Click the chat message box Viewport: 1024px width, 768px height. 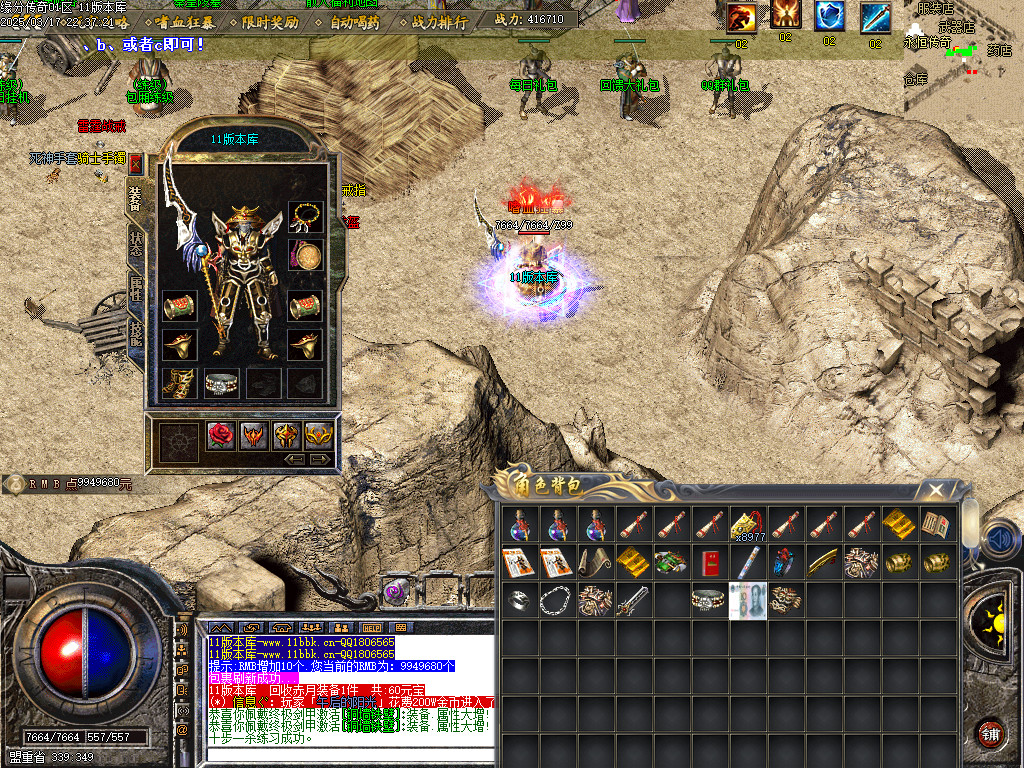pos(349,688)
